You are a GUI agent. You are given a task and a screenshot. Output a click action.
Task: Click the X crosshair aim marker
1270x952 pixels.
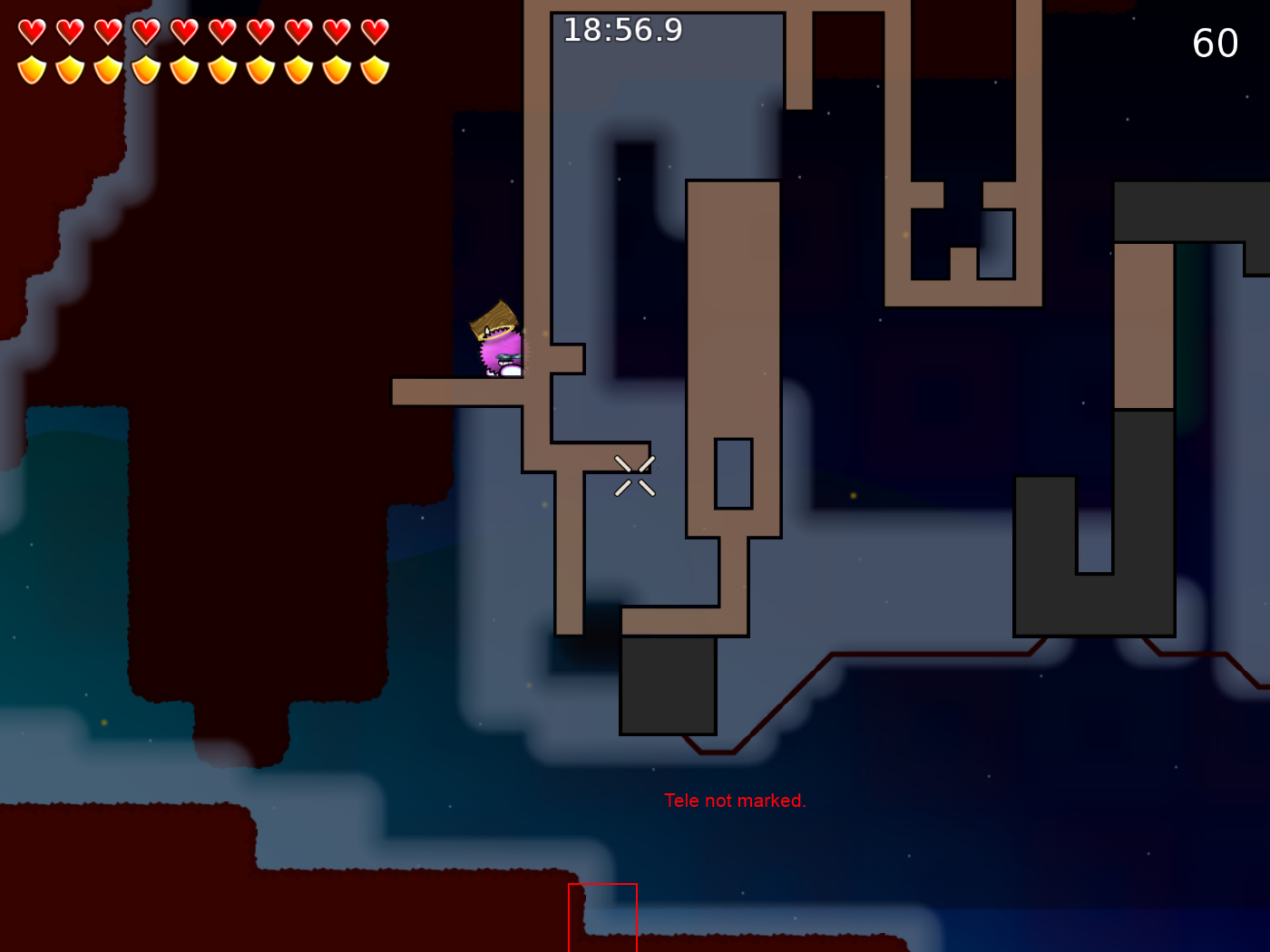coord(634,474)
